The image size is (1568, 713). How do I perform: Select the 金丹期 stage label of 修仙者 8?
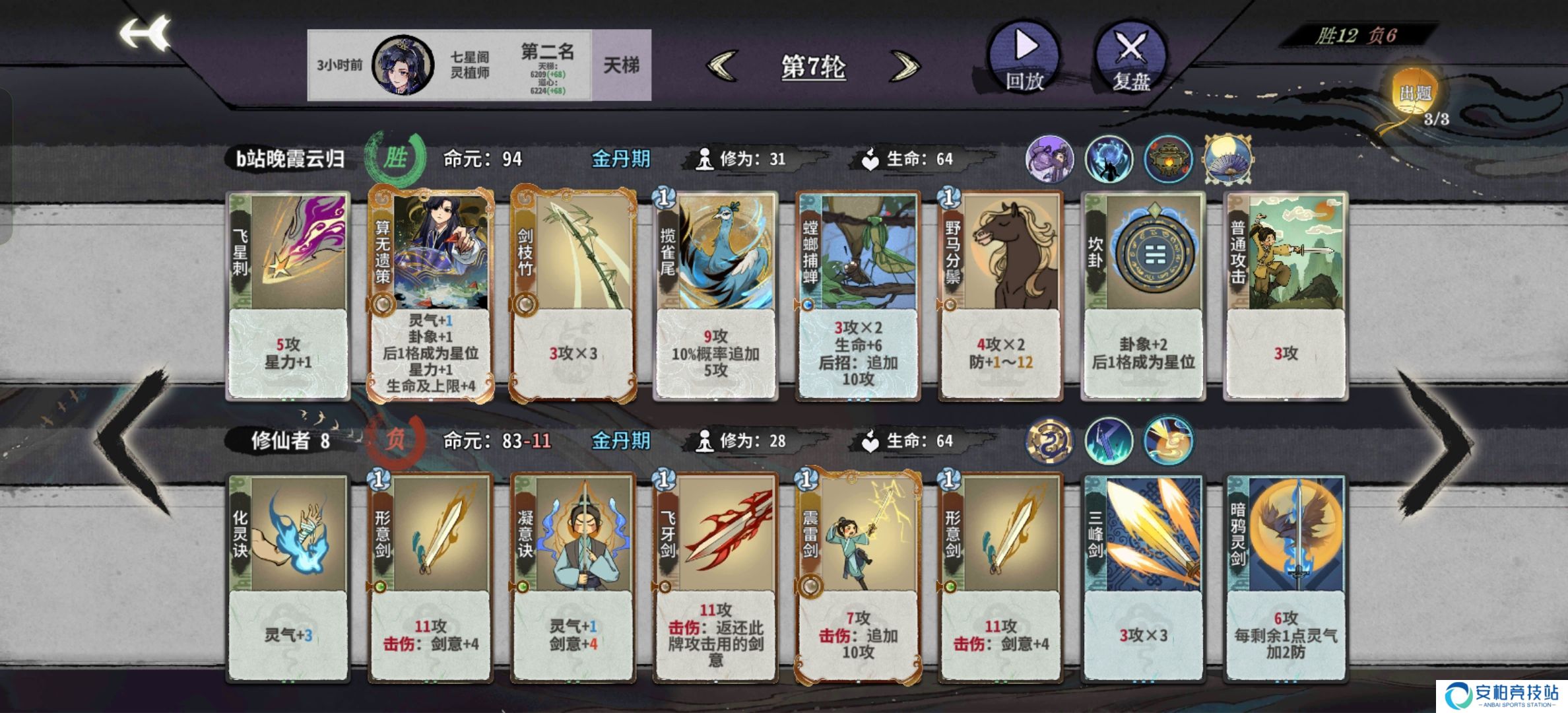[621, 439]
